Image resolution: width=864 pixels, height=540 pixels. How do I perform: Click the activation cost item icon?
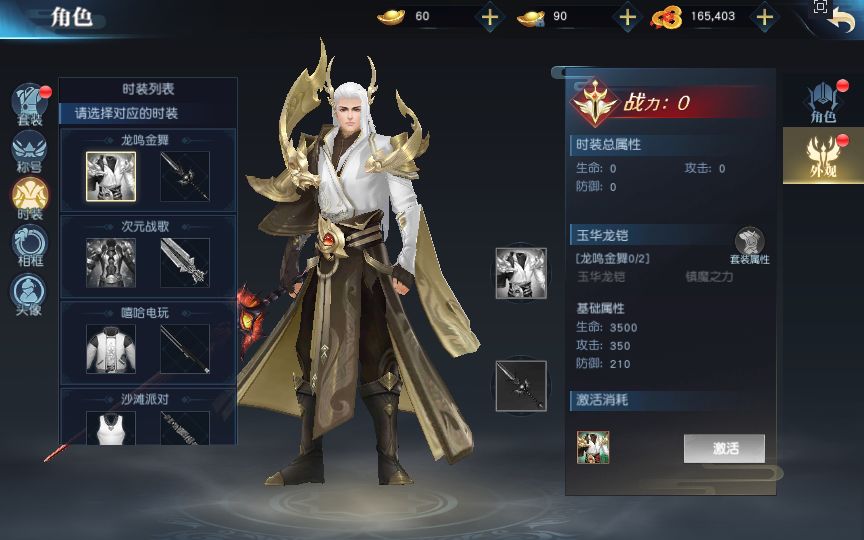coord(593,448)
